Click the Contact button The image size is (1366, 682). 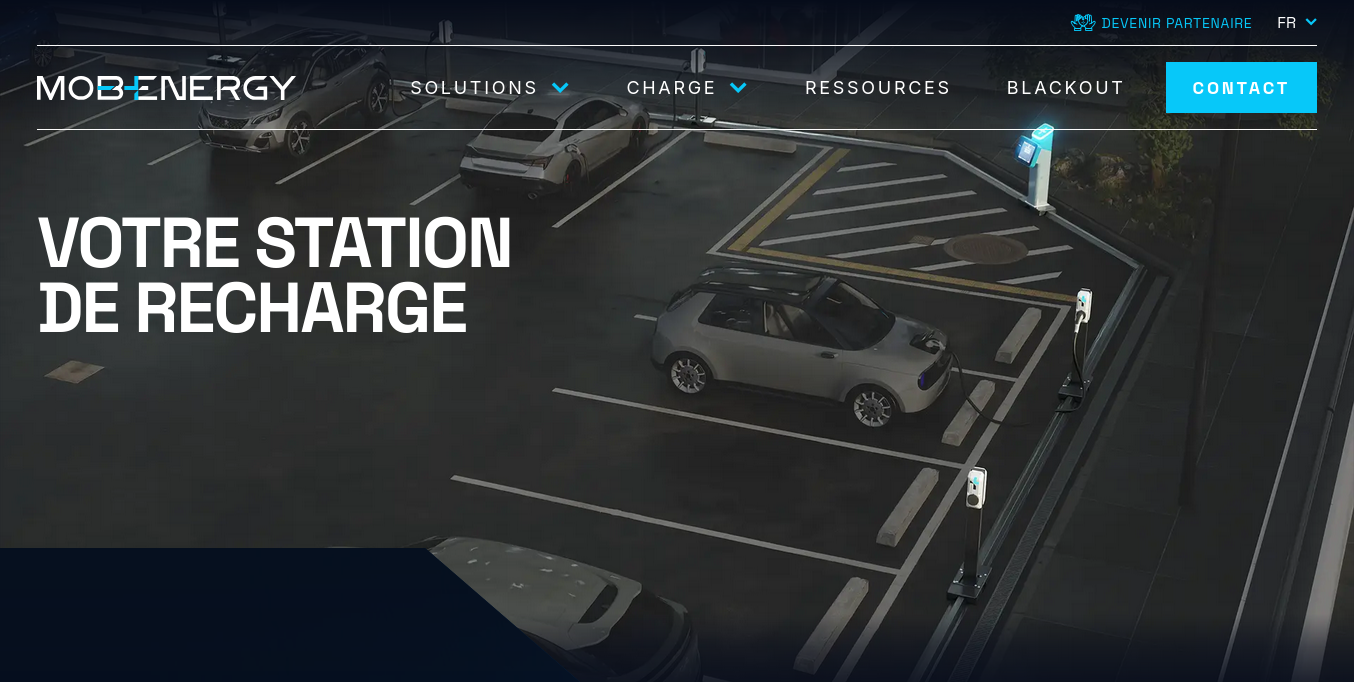(1240, 88)
